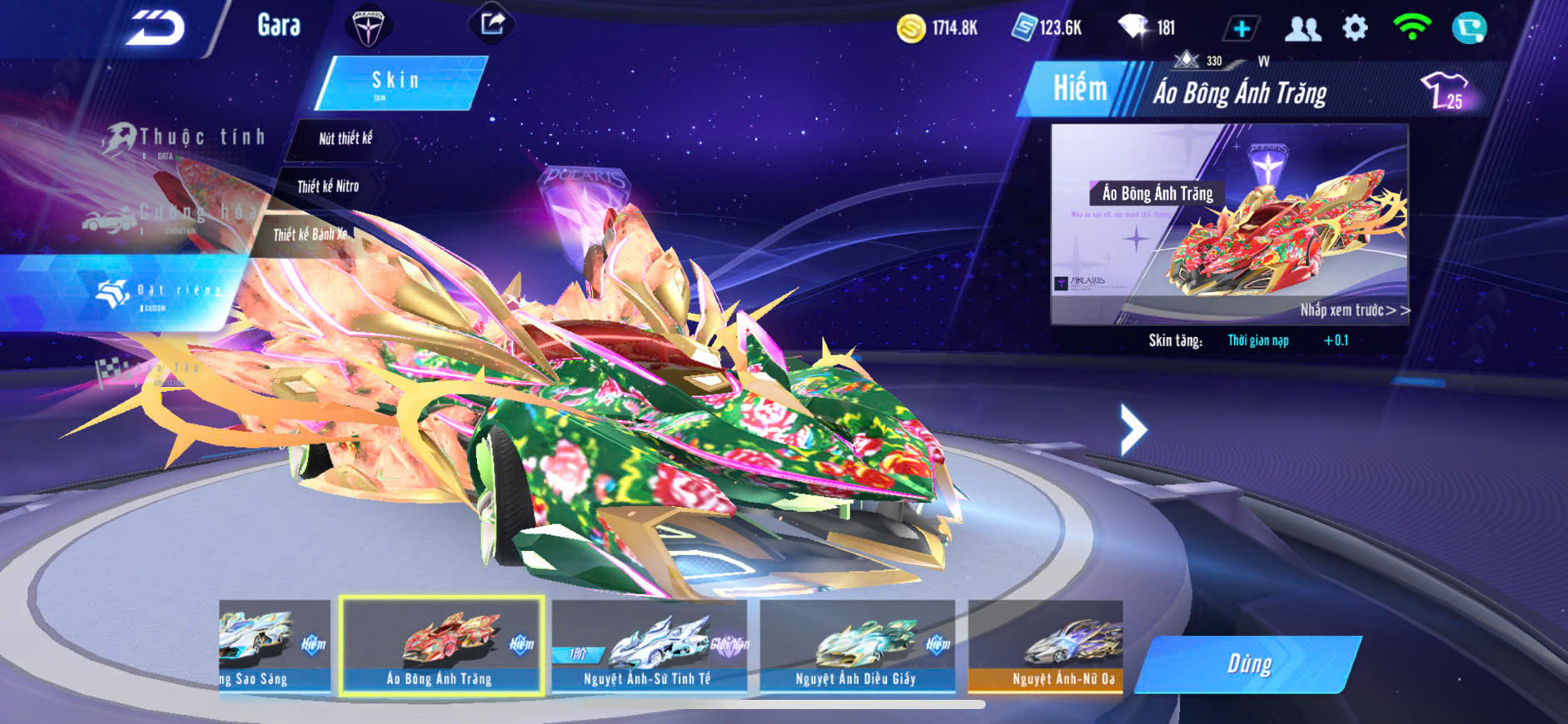This screenshot has height=724, width=1568.
Task: Open Thiết kế Bánh Xe option
Action: (310, 235)
